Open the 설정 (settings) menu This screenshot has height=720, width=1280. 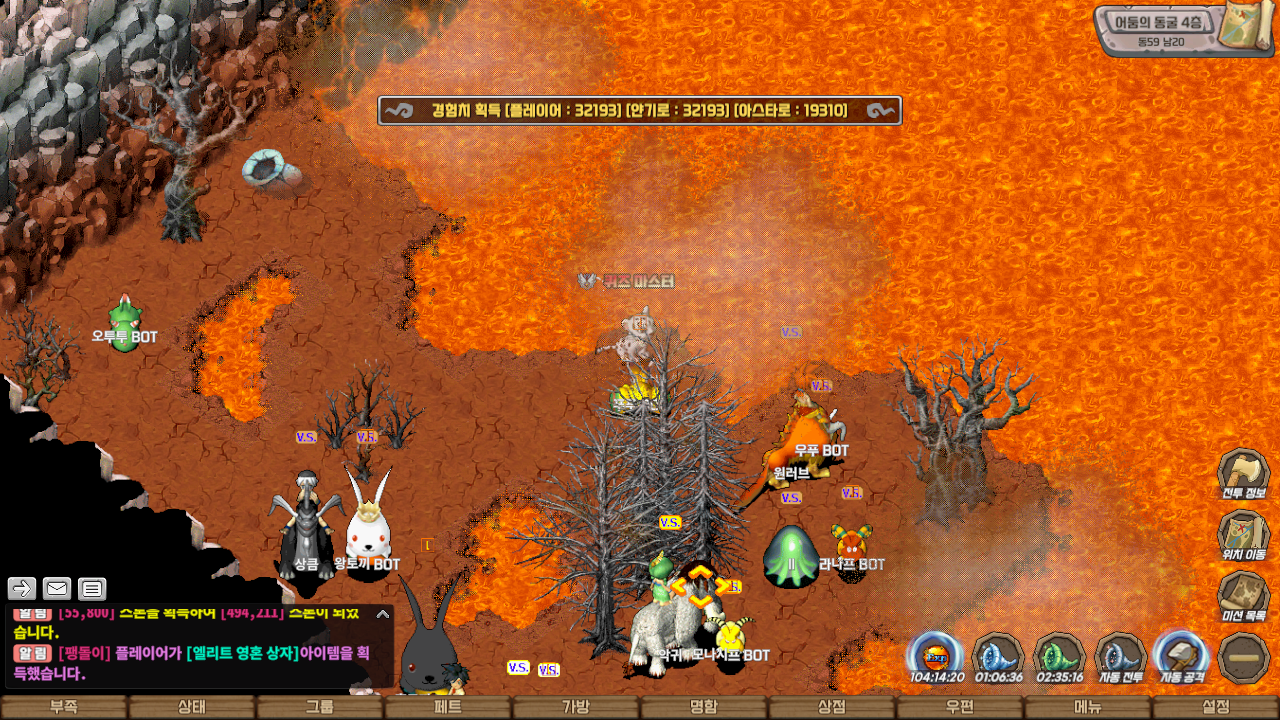(x=1216, y=707)
